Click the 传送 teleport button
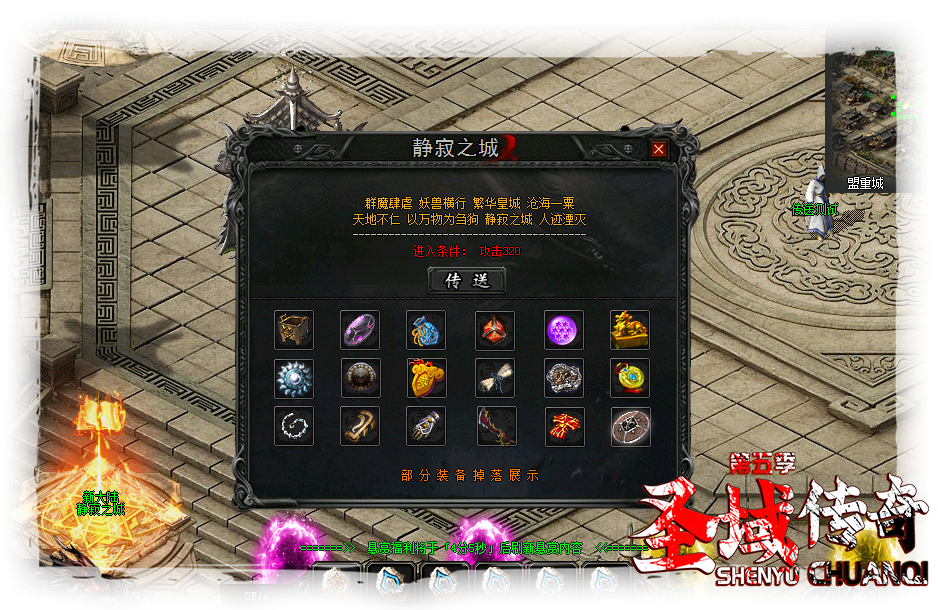Viewport: 938px width, 610px height. point(467,281)
